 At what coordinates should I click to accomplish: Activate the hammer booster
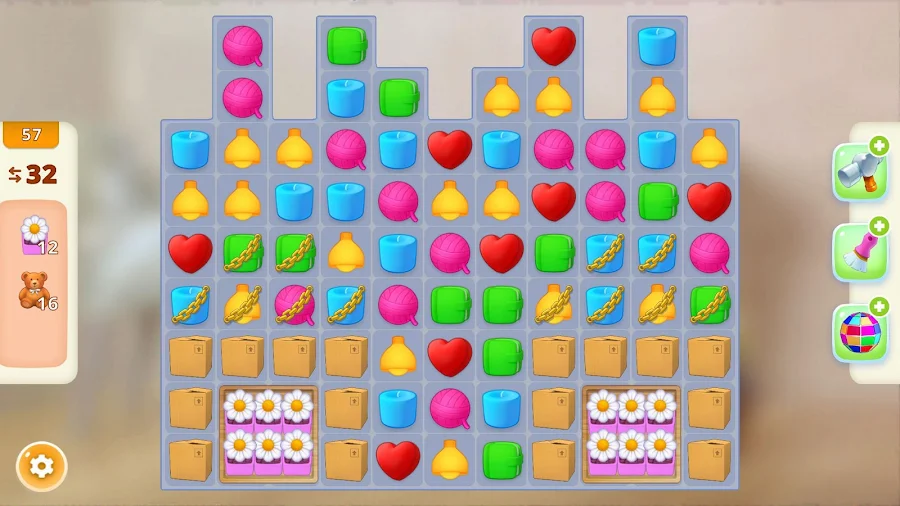pyautogui.click(x=859, y=172)
